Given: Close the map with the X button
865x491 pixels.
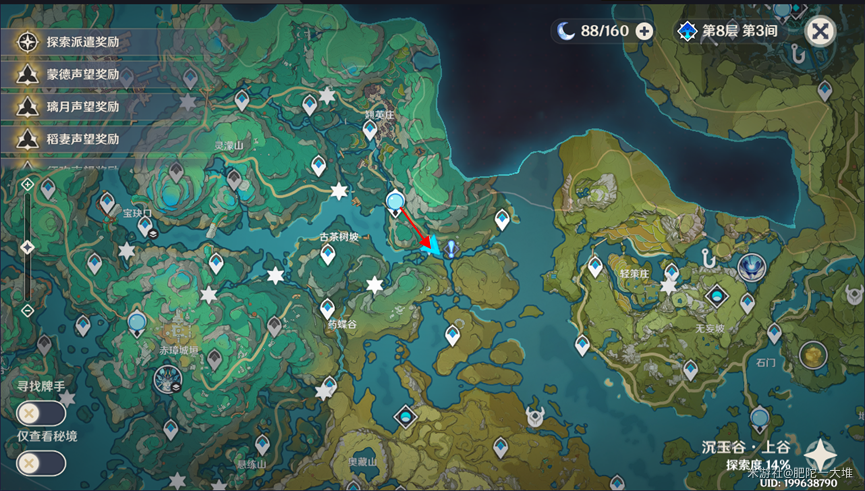Looking at the screenshot, I should [820, 31].
